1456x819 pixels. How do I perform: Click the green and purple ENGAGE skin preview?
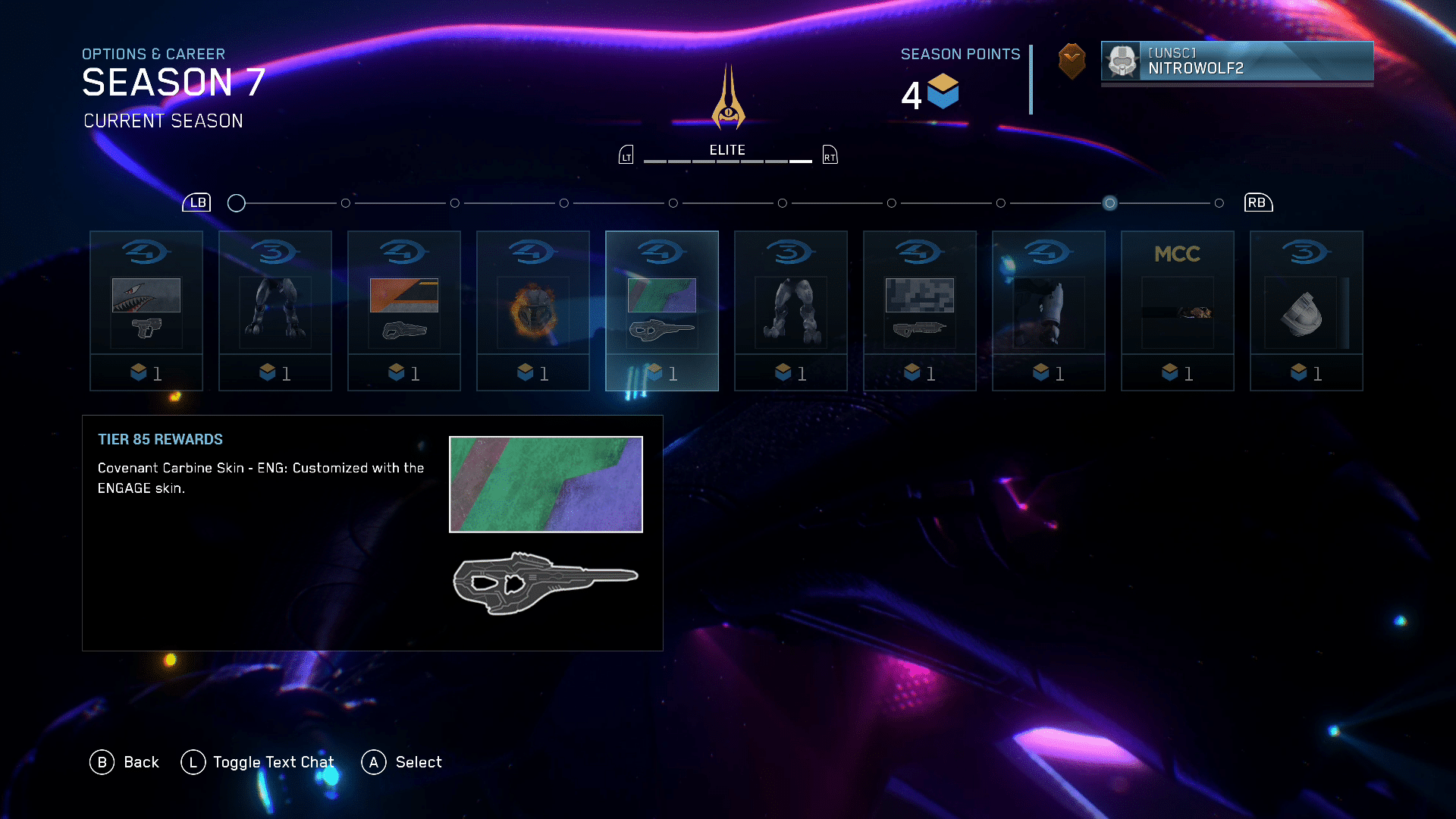tap(546, 484)
